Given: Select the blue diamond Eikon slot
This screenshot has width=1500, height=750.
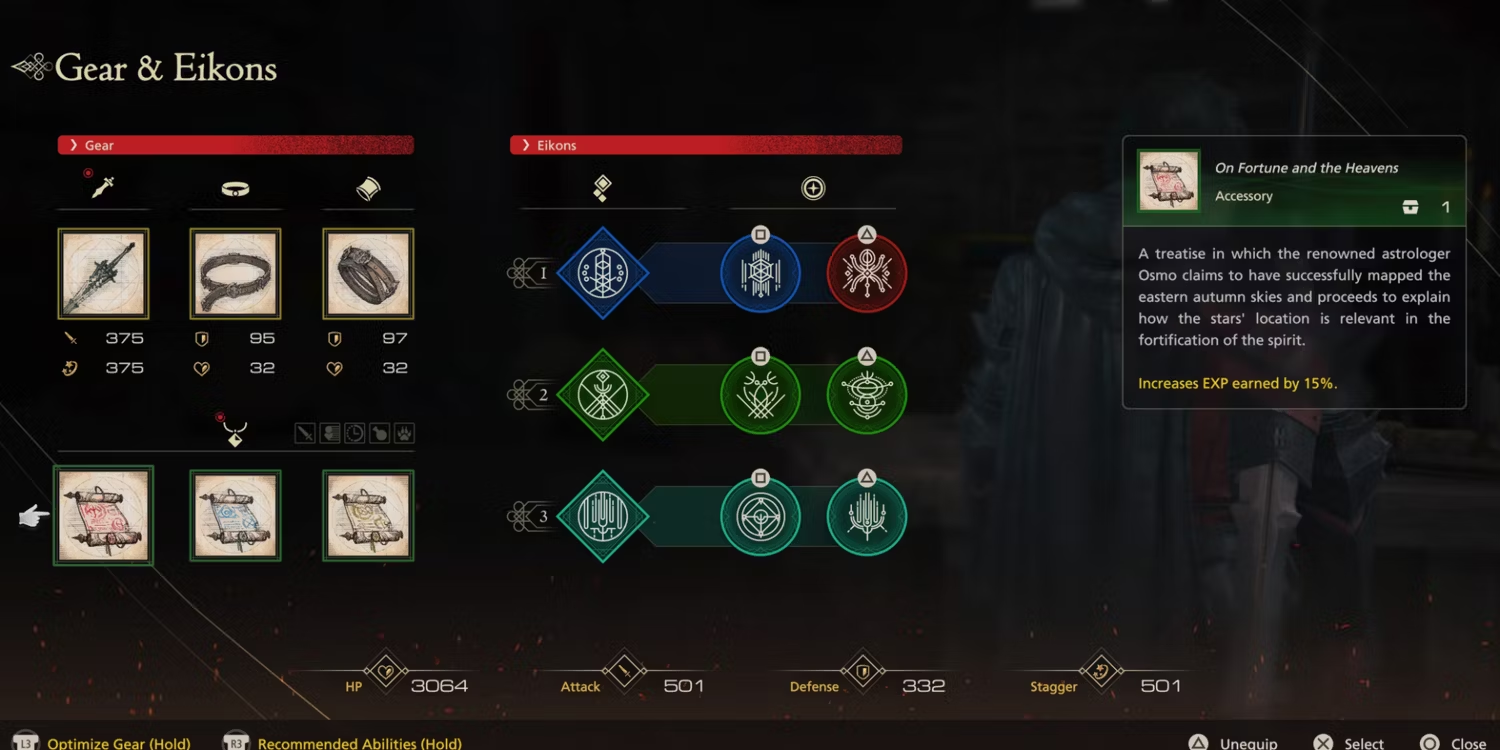Looking at the screenshot, I should click(x=602, y=273).
